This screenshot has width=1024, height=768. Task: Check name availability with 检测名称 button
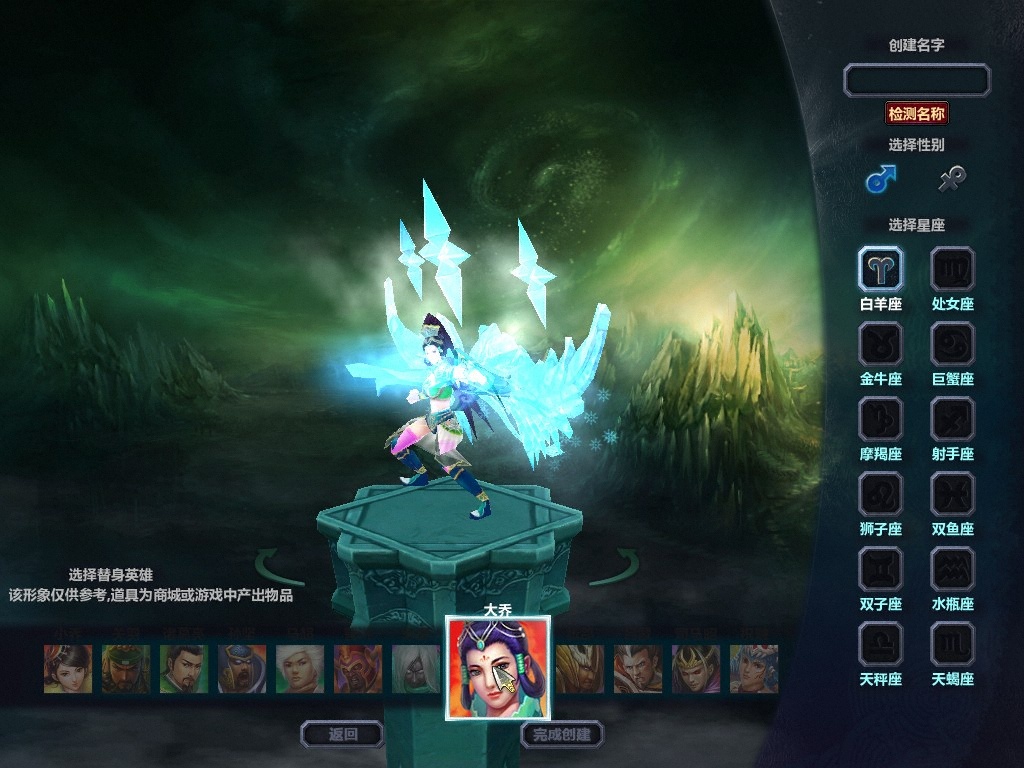(916, 113)
